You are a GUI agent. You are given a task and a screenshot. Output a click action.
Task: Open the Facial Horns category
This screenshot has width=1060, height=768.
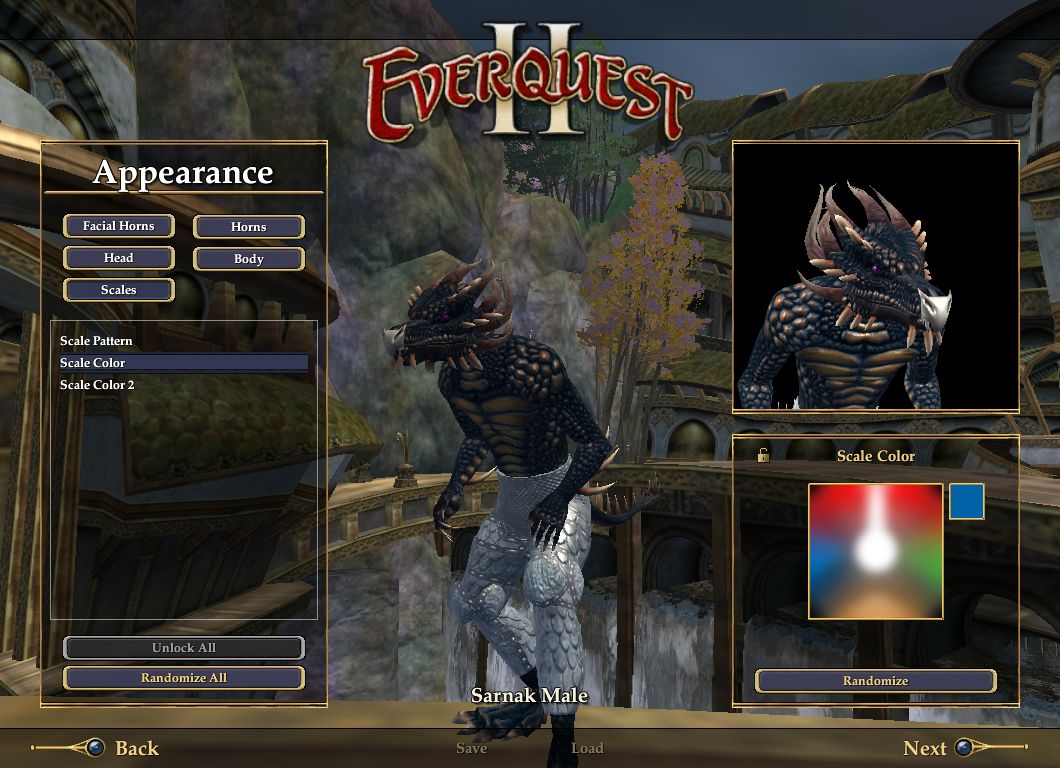(118, 226)
